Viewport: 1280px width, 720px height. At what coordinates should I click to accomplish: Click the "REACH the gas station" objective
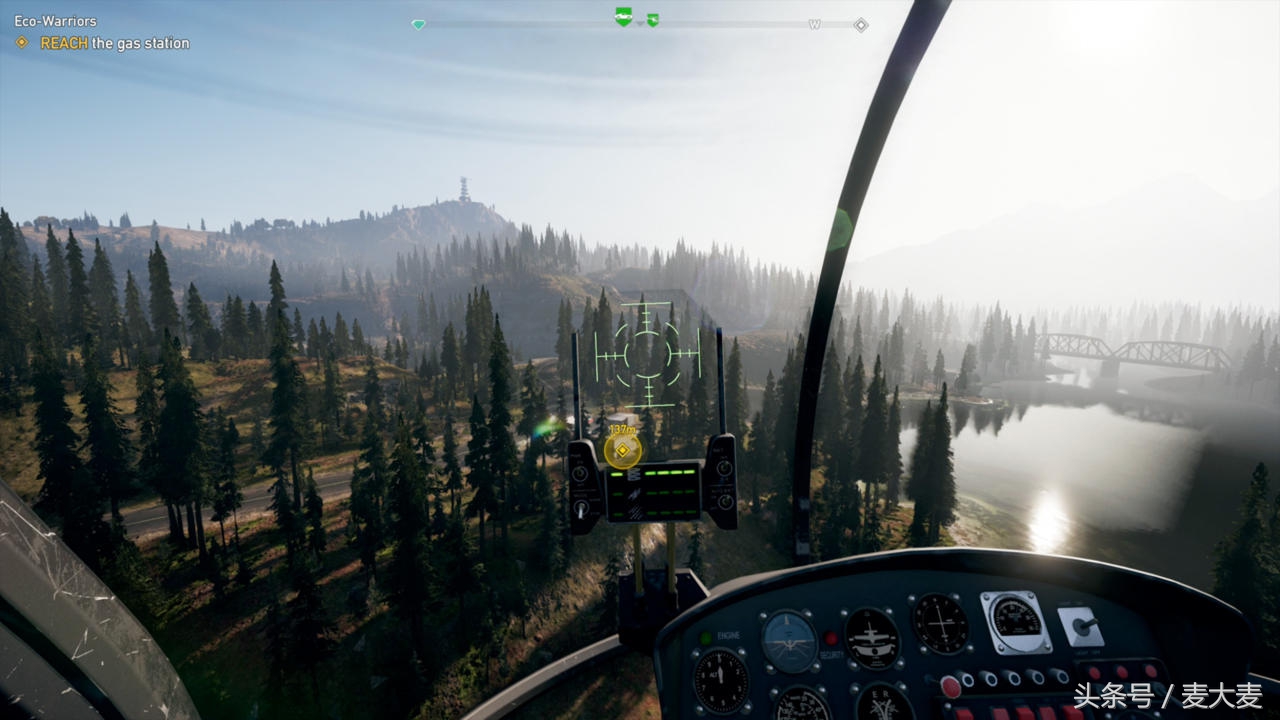(114, 43)
